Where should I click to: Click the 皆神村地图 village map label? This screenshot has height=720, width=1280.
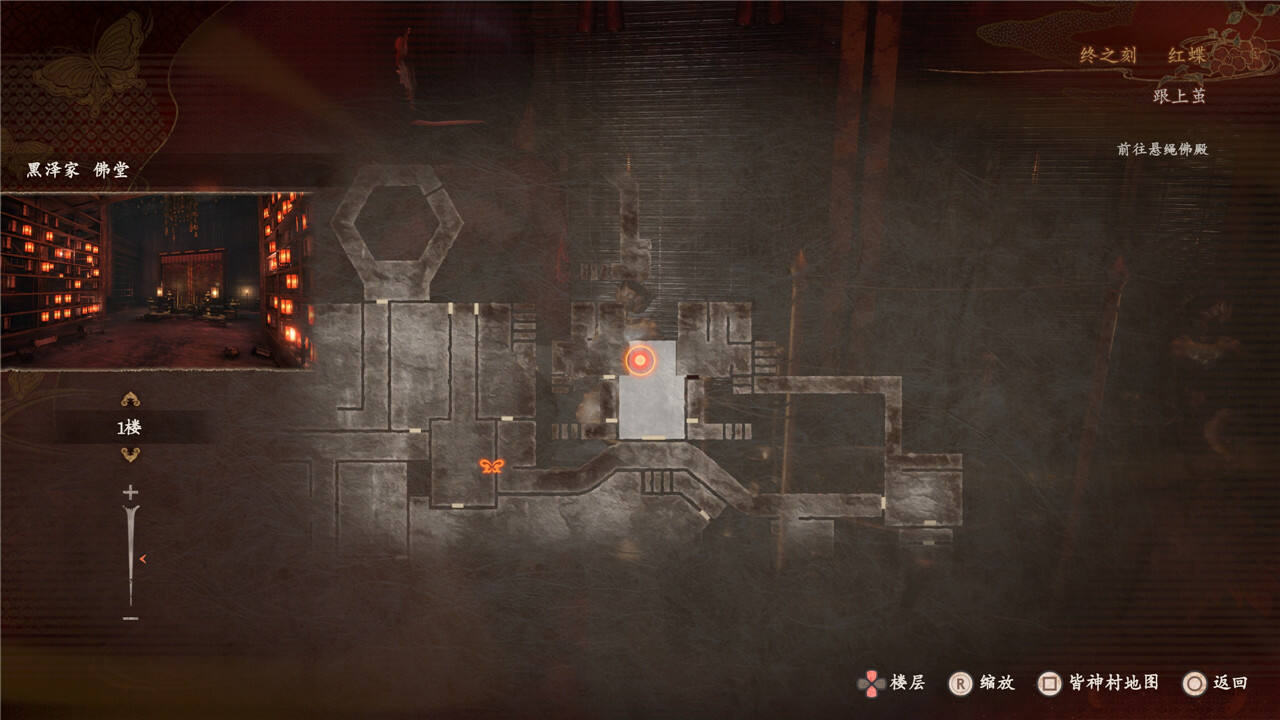point(1114,682)
